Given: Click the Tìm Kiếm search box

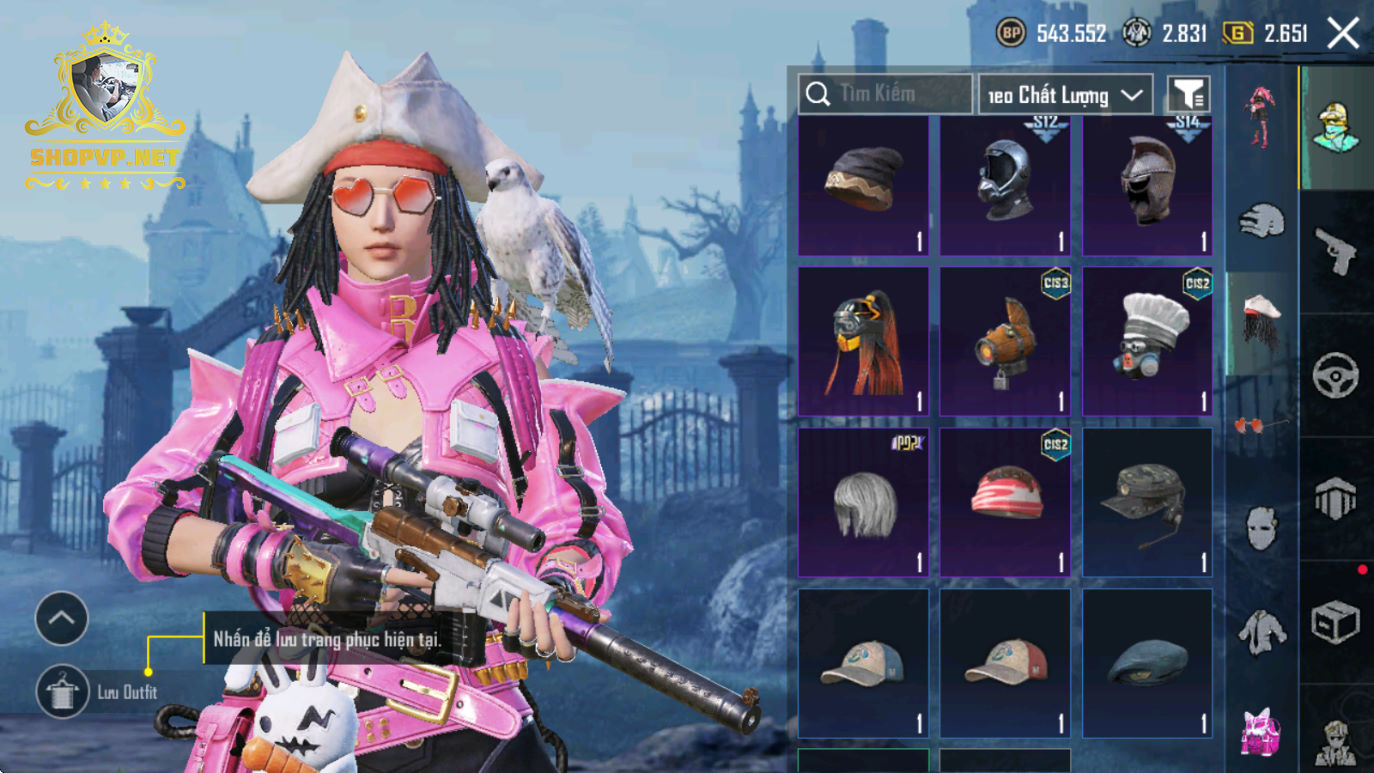Looking at the screenshot, I should click(885, 94).
